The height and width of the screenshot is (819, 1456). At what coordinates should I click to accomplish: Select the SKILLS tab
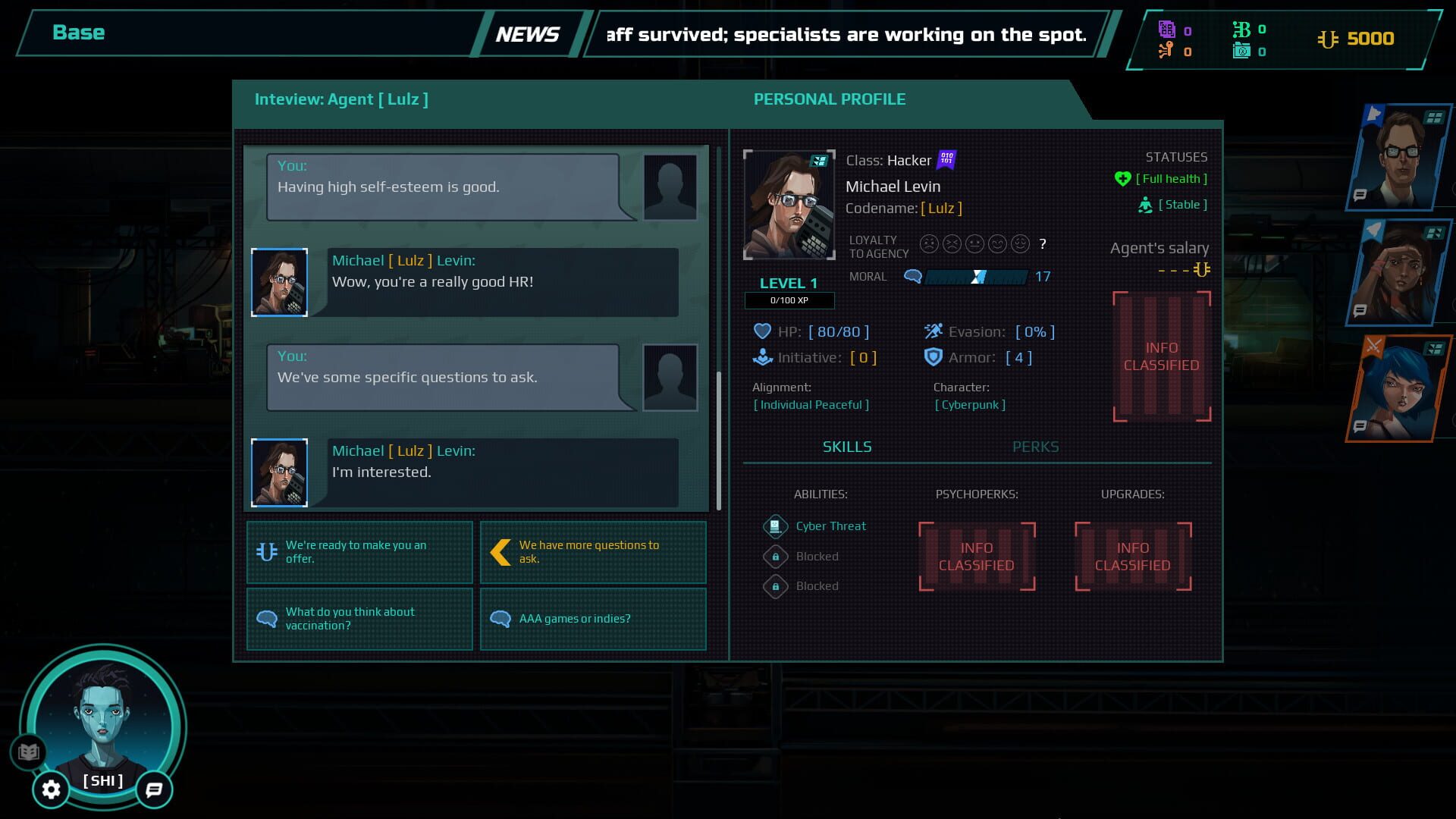[847, 447]
